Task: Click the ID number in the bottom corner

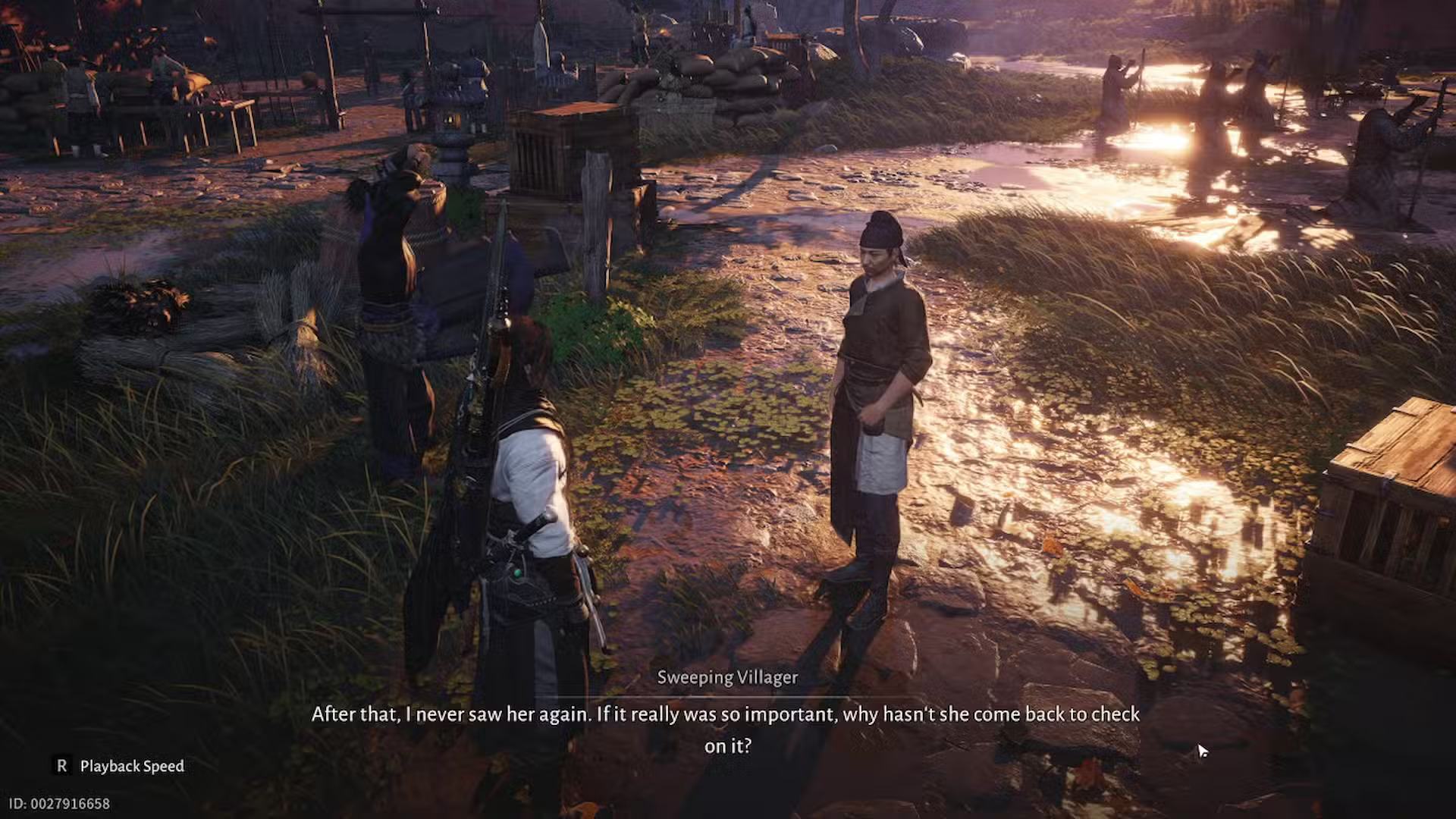Action: (x=57, y=800)
